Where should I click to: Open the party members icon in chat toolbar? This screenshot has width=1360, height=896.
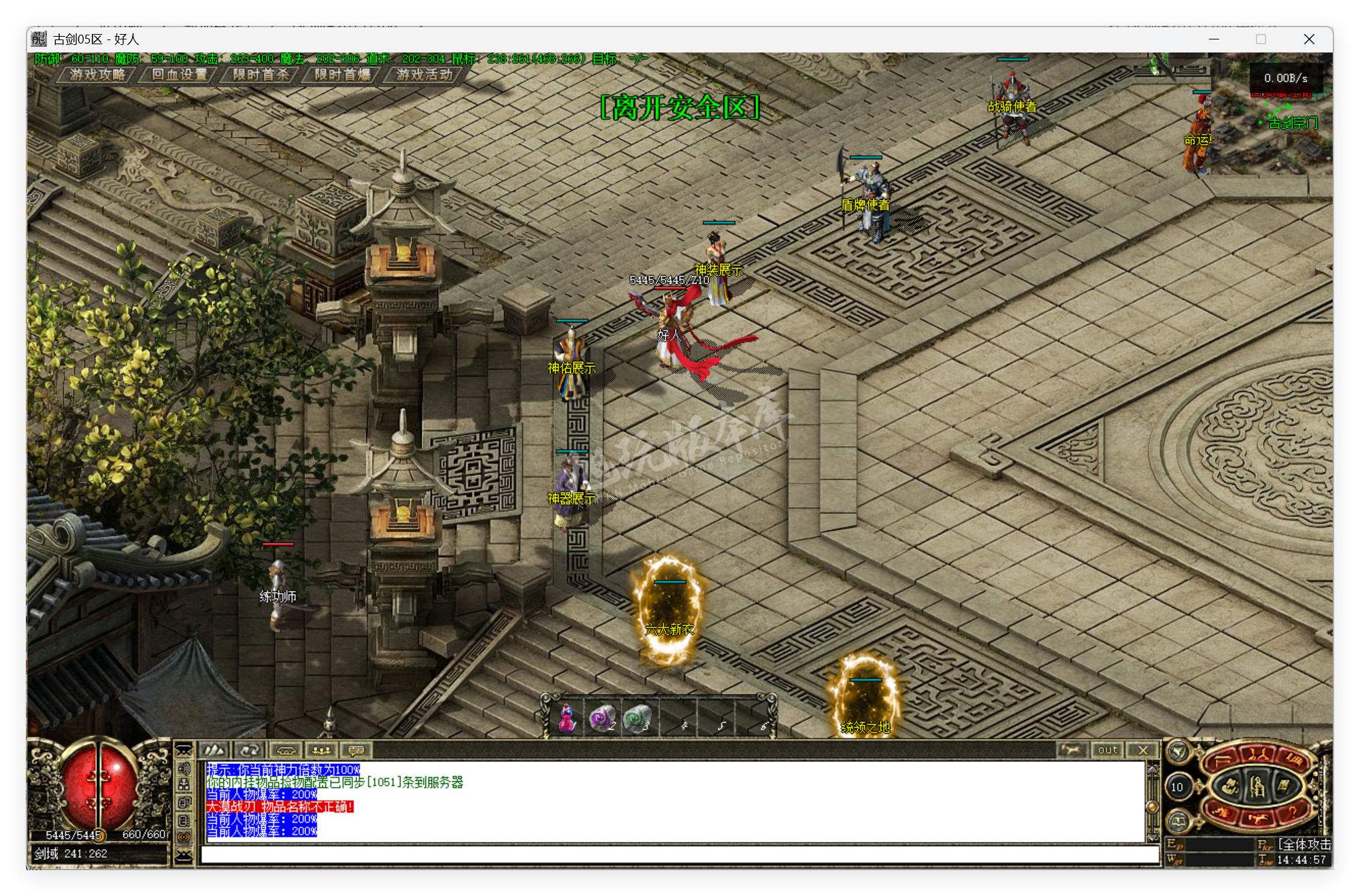click(x=321, y=751)
